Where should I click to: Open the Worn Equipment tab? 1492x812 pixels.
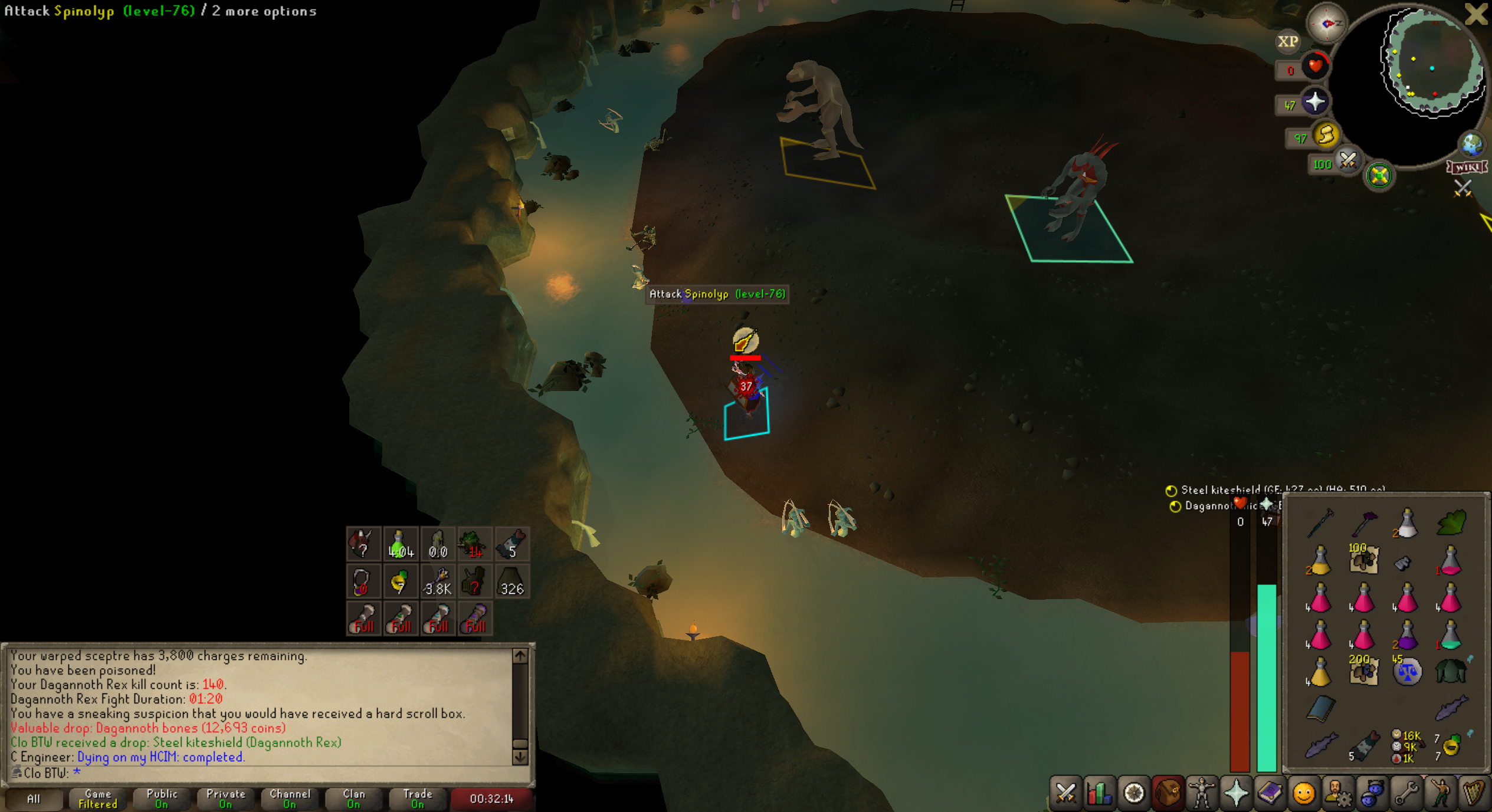pyautogui.click(x=1202, y=793)
